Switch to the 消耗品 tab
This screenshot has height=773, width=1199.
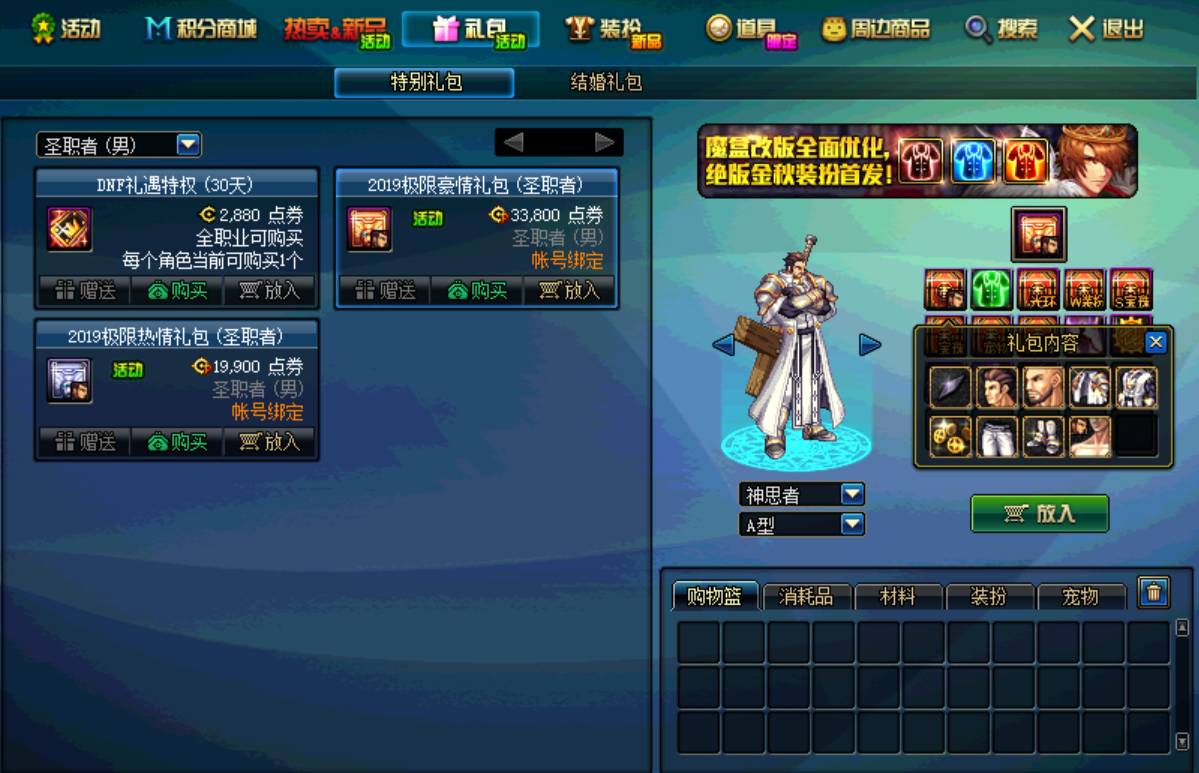805,597
